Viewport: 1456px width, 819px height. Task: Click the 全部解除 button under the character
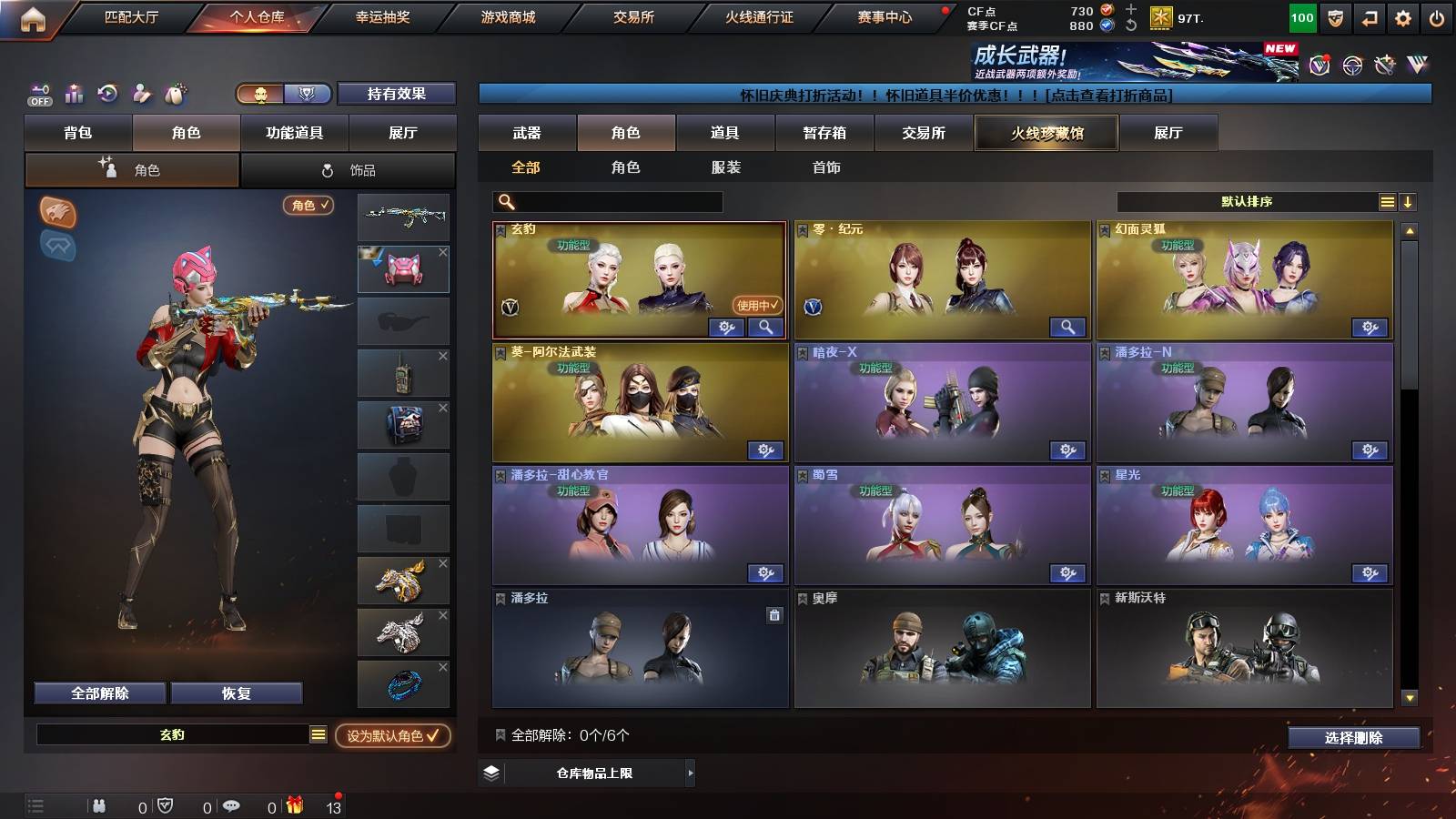[98, 693]
